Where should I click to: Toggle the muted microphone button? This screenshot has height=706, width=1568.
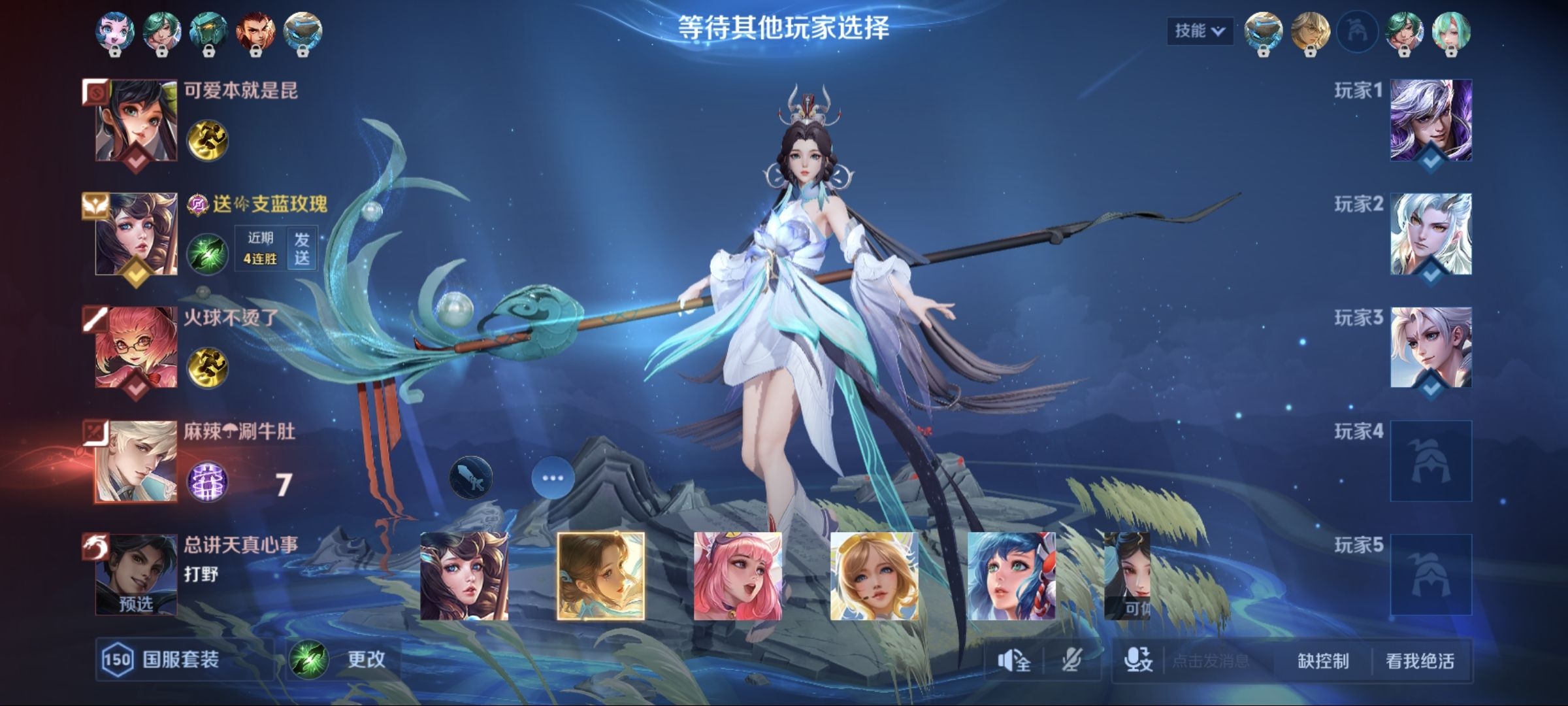point(1071,661)
